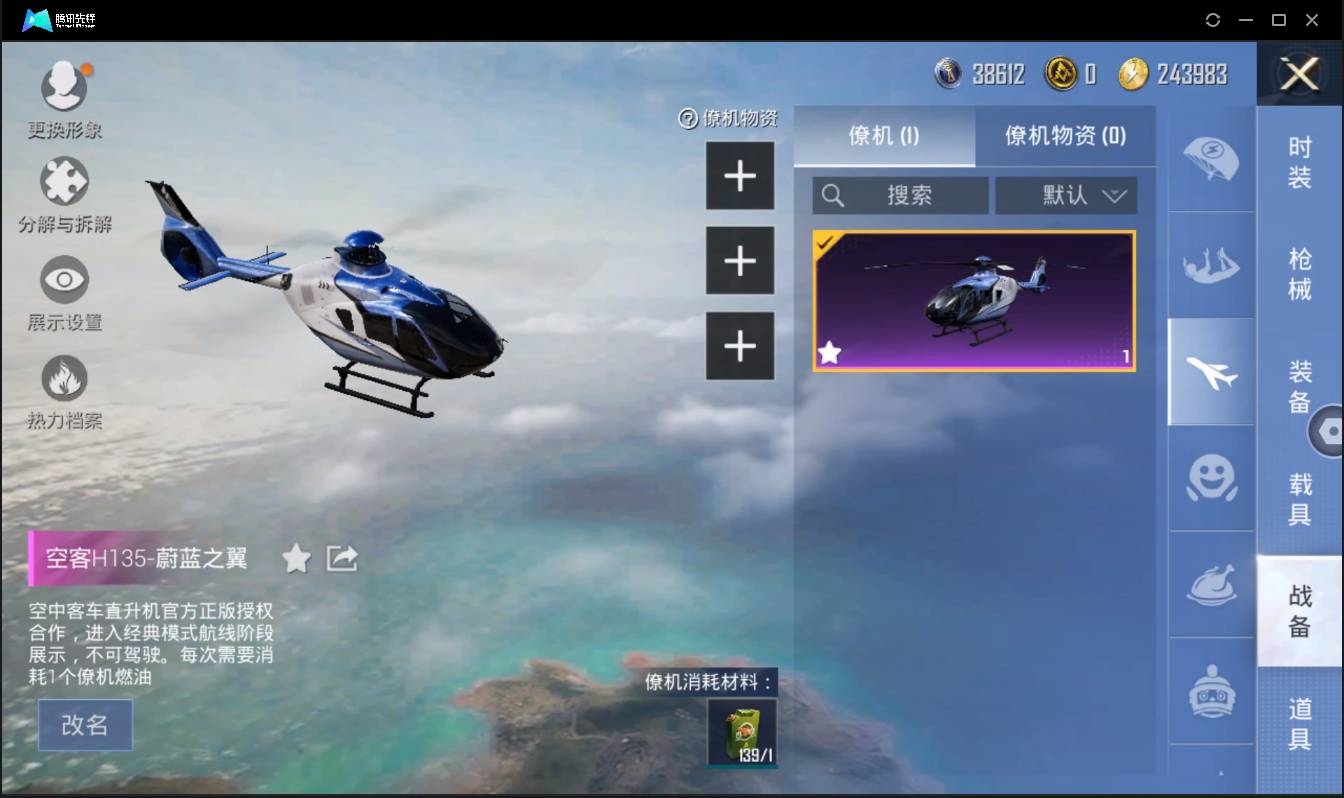Favorite the helicopter using the star toggle
1344x798 pixels.
[x=296, y=559]
